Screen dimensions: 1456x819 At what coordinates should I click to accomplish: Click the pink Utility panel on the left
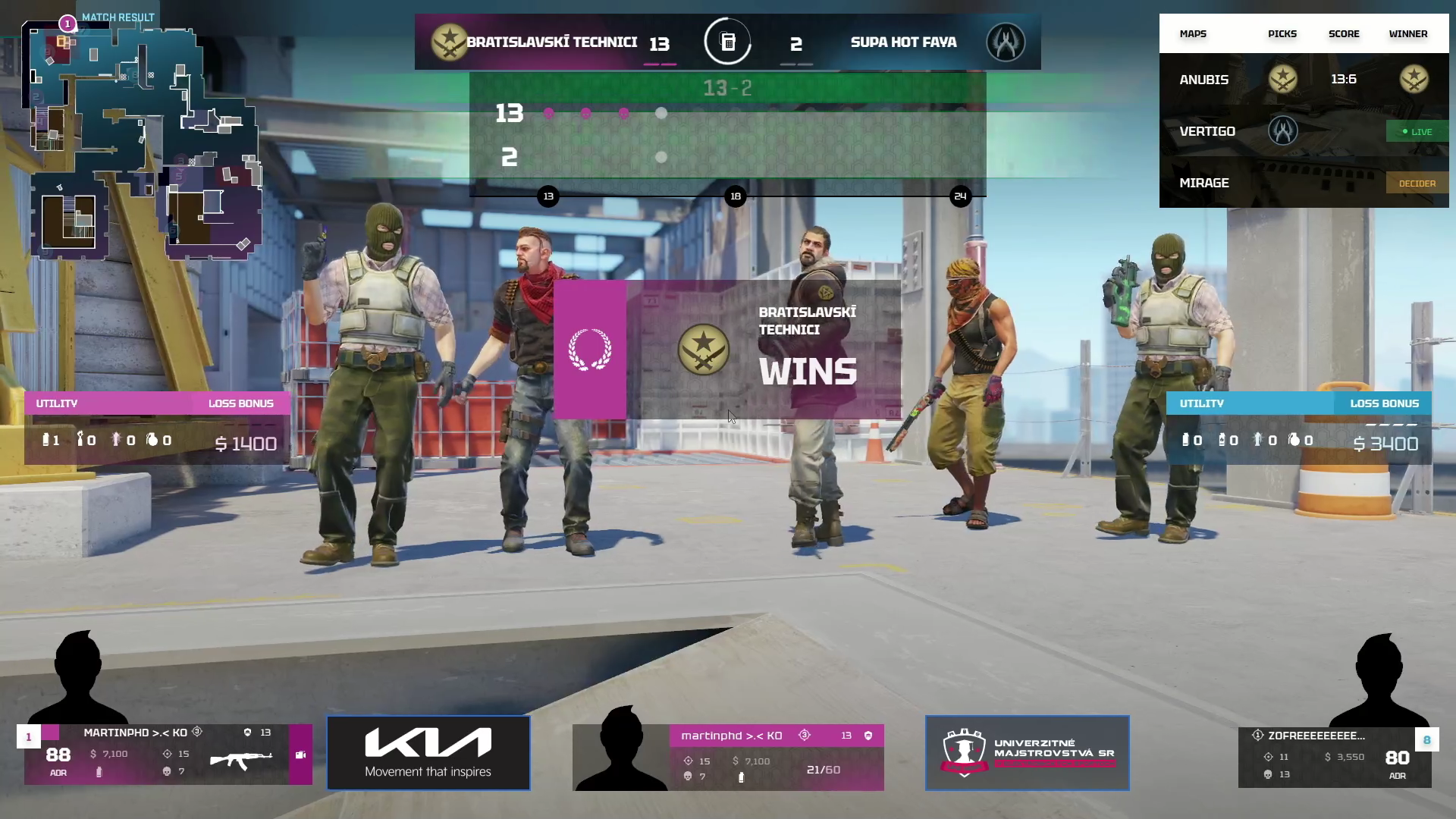point(157,428)
